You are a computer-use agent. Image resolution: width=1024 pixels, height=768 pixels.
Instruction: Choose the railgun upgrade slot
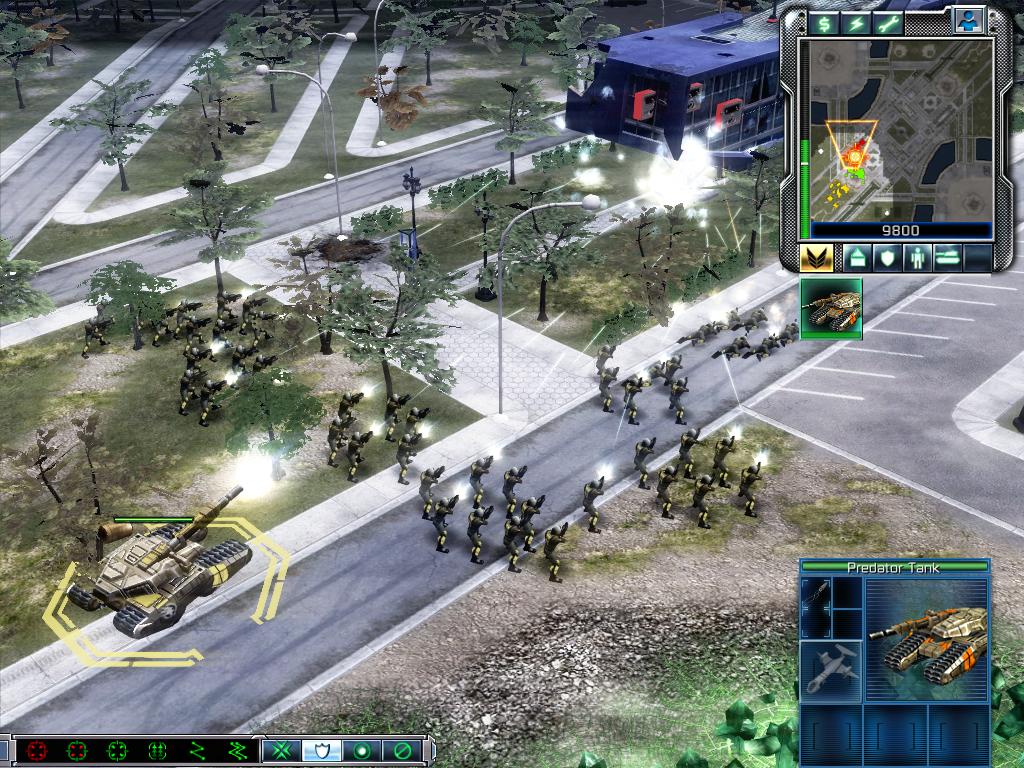coord(816,607)
